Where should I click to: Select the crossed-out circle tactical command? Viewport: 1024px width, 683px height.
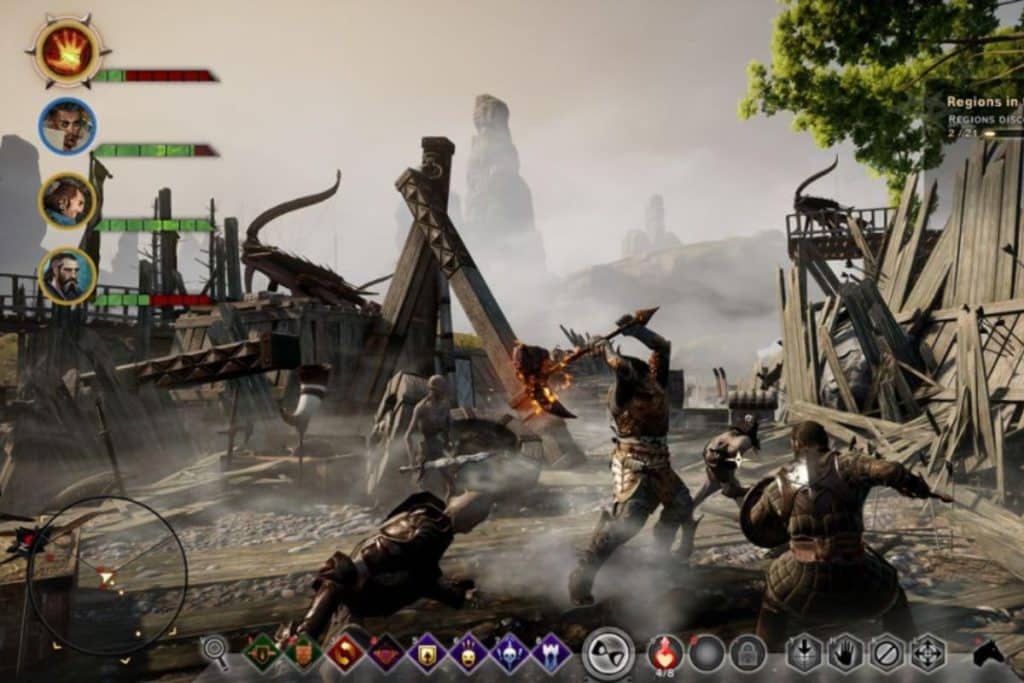point(887,653)
